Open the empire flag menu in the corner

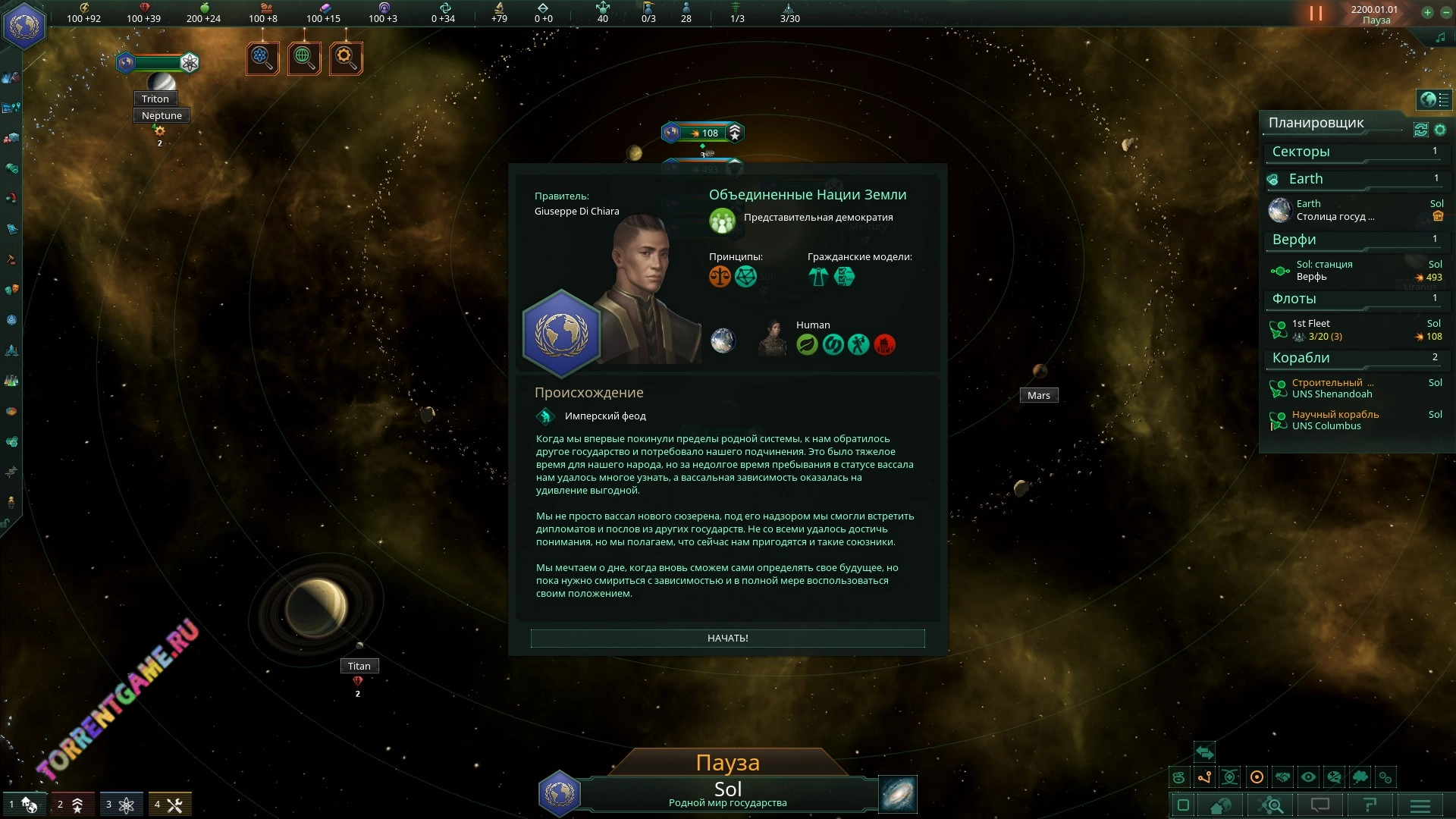[x=24, y=26]
